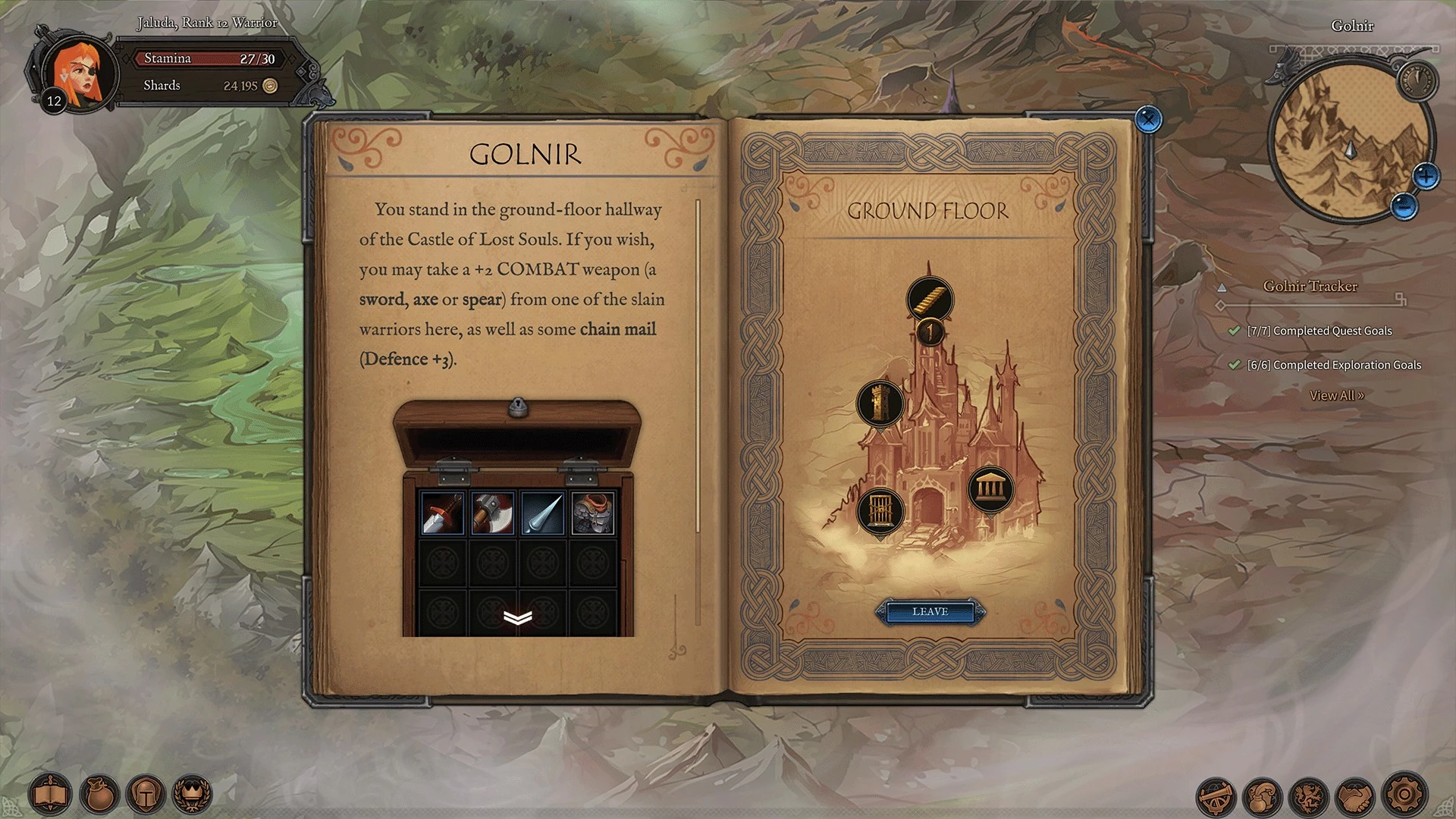The image size is (1456, 819).
Task: Close the Golnir book panel
Action: pyautogui.click(x=1148, y=119)
